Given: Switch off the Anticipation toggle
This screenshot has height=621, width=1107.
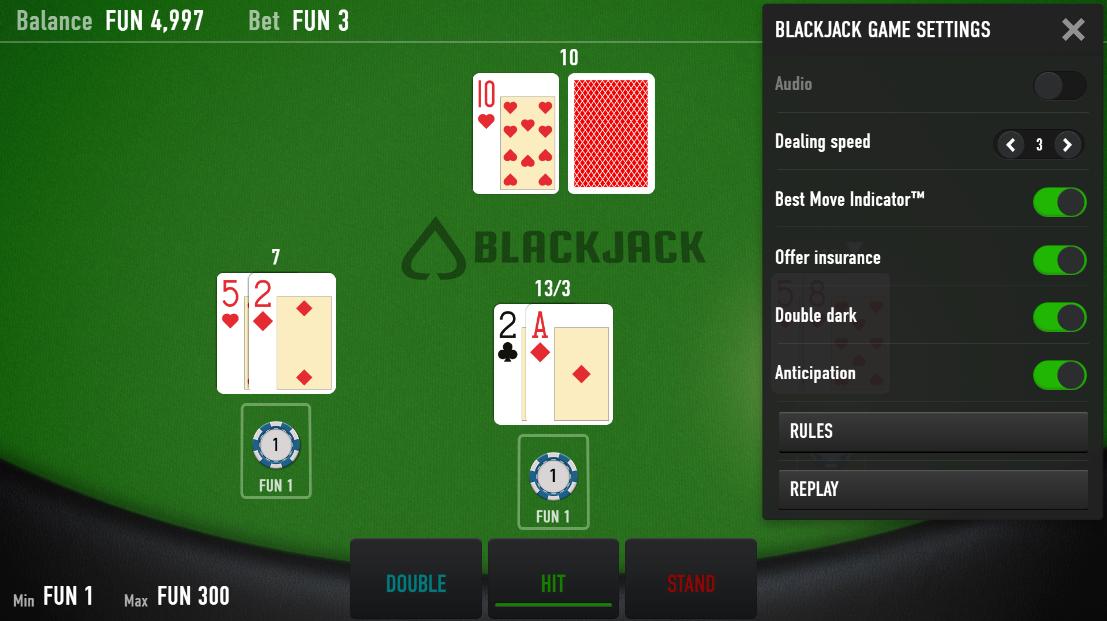Looking at the screenshot, I should (x=1059, y=375).
